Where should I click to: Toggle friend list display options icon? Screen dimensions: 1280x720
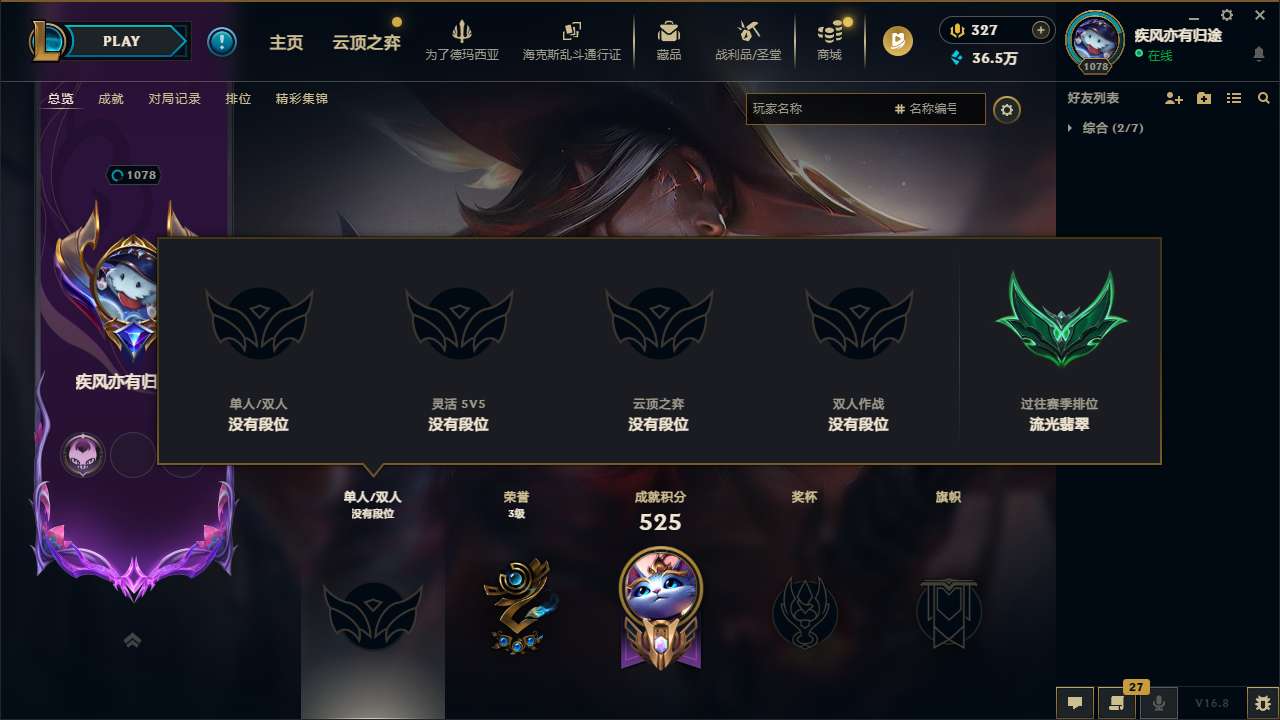click(1233, 98)
